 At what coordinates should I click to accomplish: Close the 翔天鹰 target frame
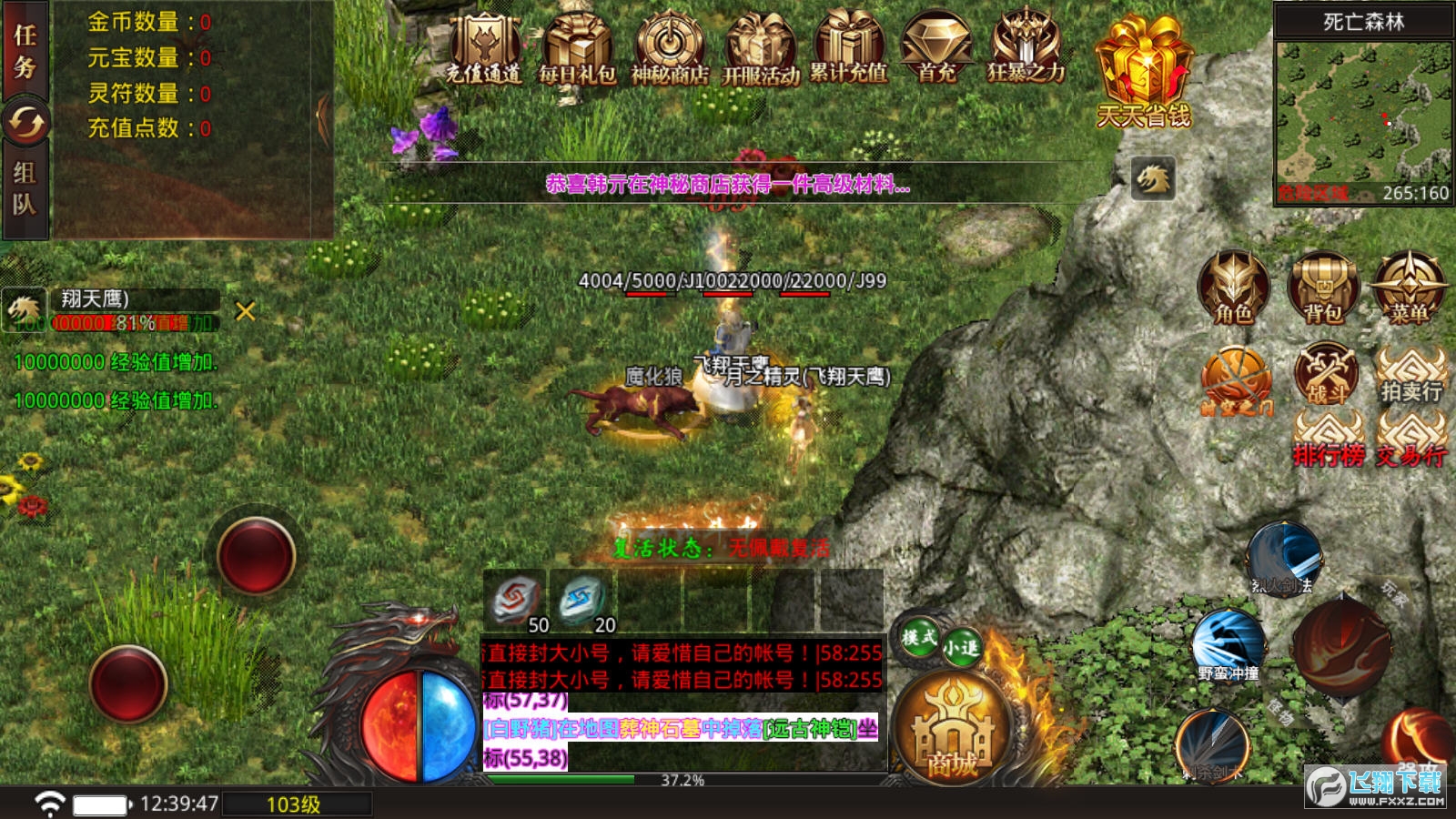pos(245,311)
